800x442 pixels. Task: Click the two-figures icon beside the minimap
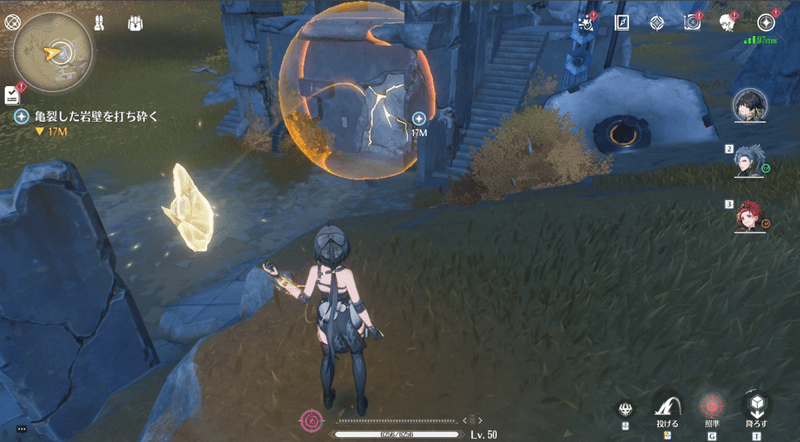pos(100,22)
